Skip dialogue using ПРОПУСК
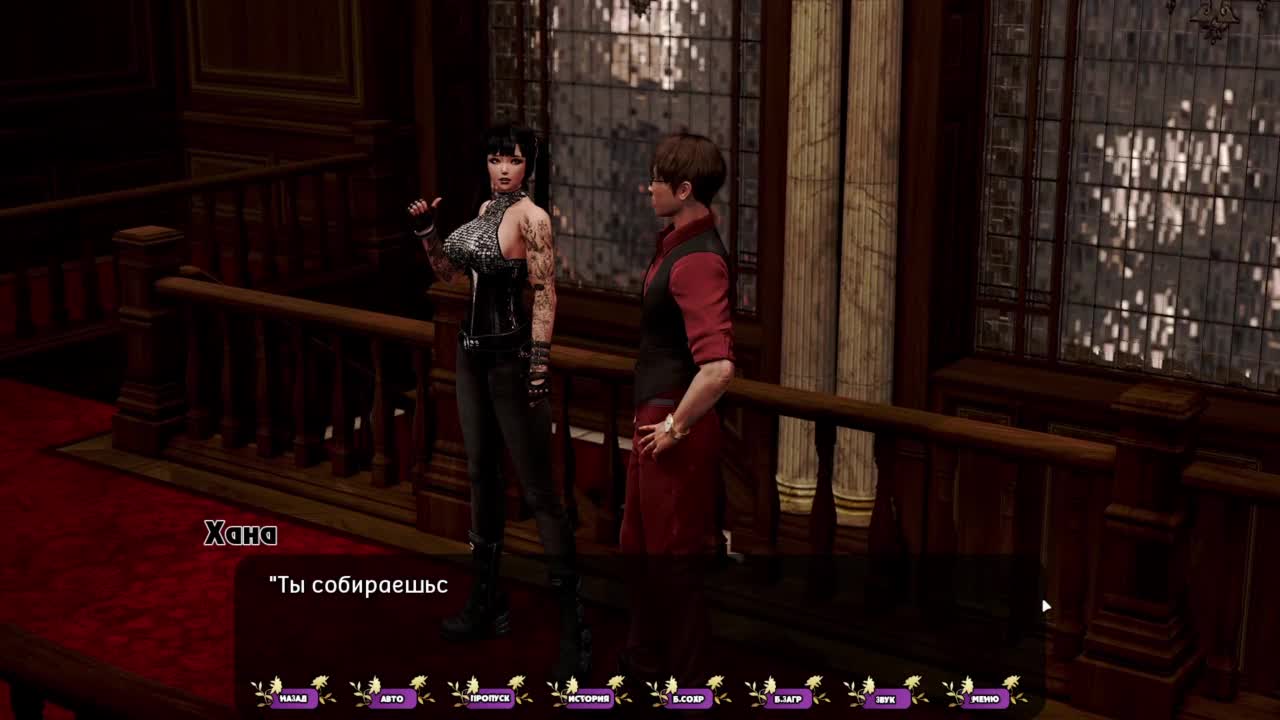The image size is (1280, 720). [490, 698]
